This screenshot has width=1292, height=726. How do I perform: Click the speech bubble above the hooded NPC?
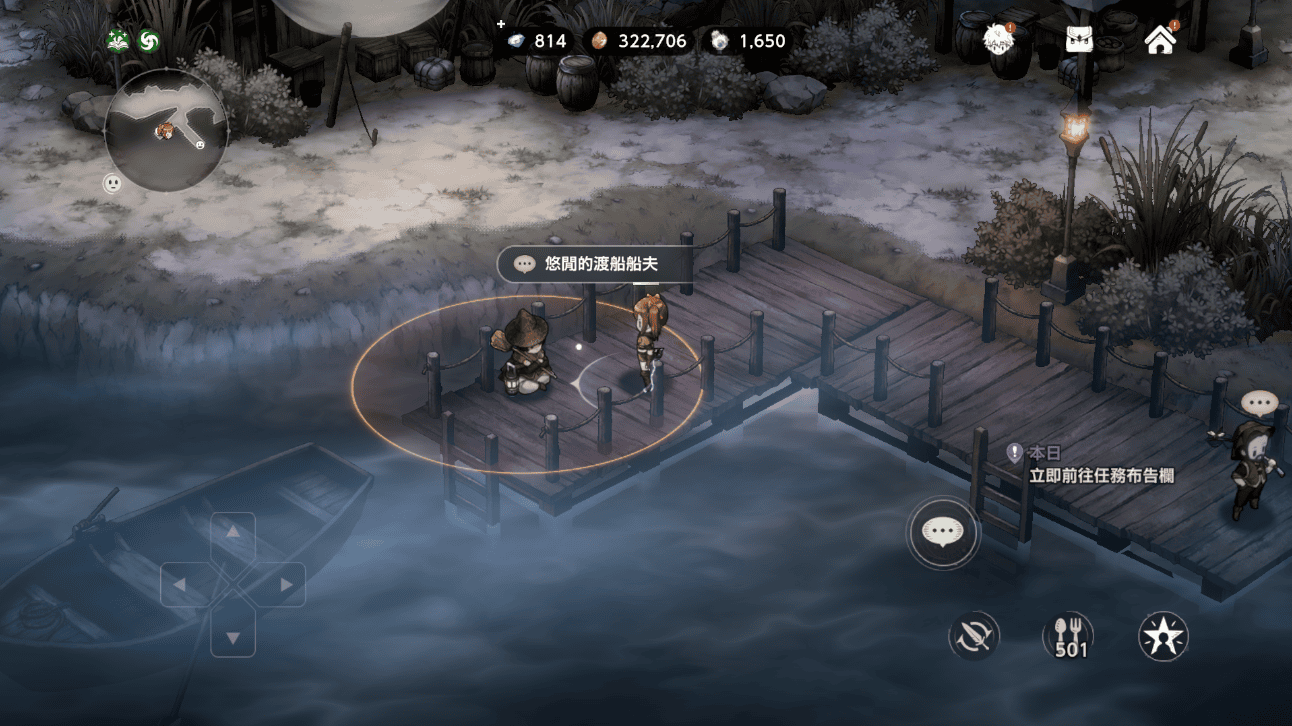(1259, 404)
